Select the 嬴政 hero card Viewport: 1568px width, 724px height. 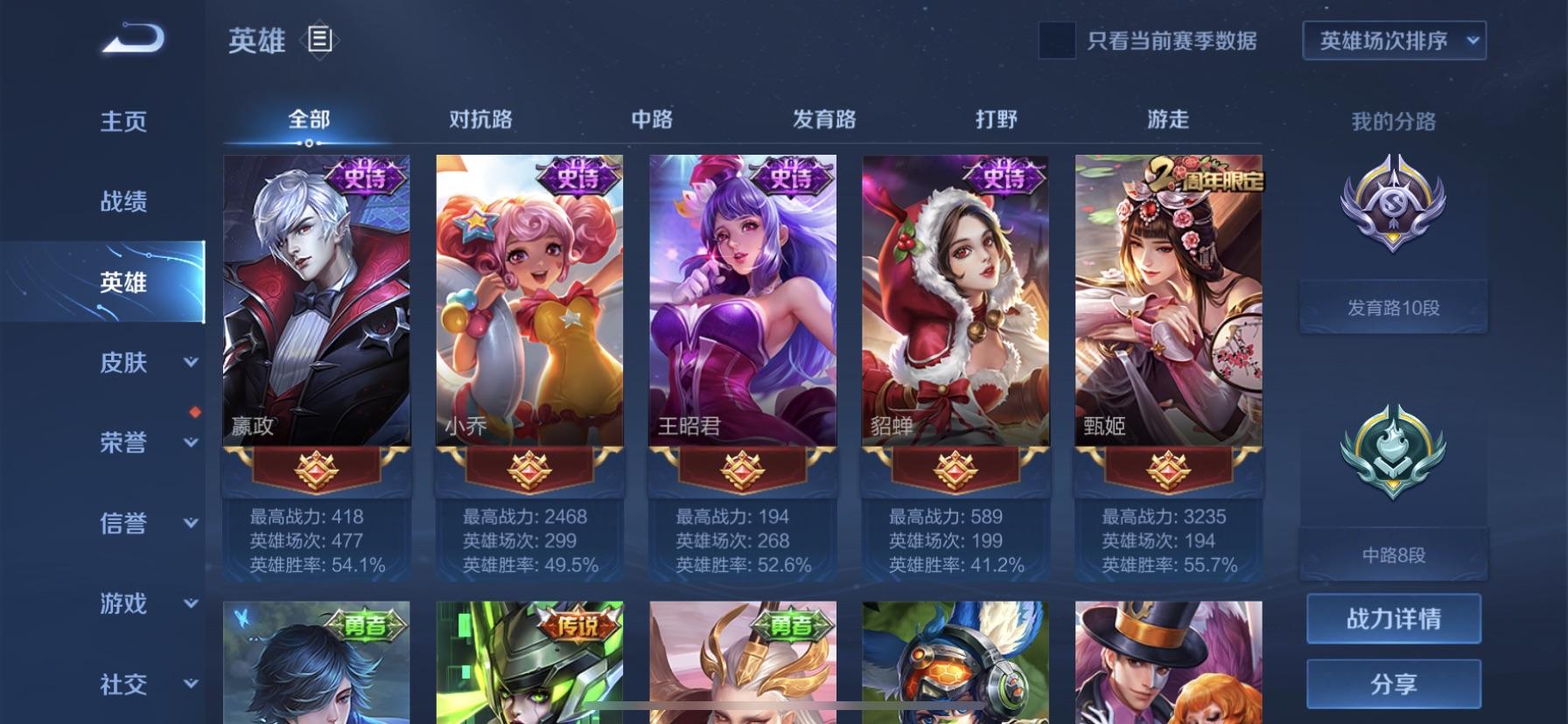pyautogui.click(x=317, y=302)
